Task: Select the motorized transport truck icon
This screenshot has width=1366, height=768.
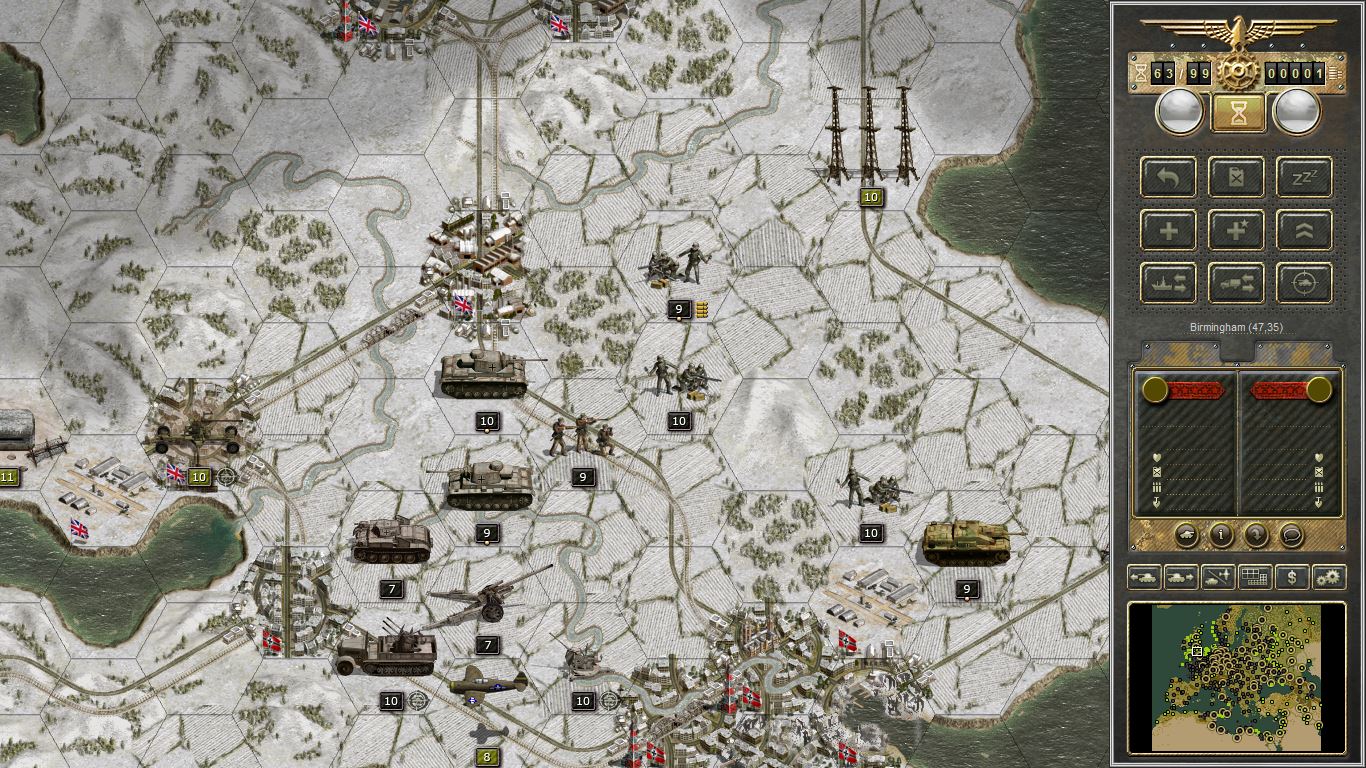Action: 1236,283
